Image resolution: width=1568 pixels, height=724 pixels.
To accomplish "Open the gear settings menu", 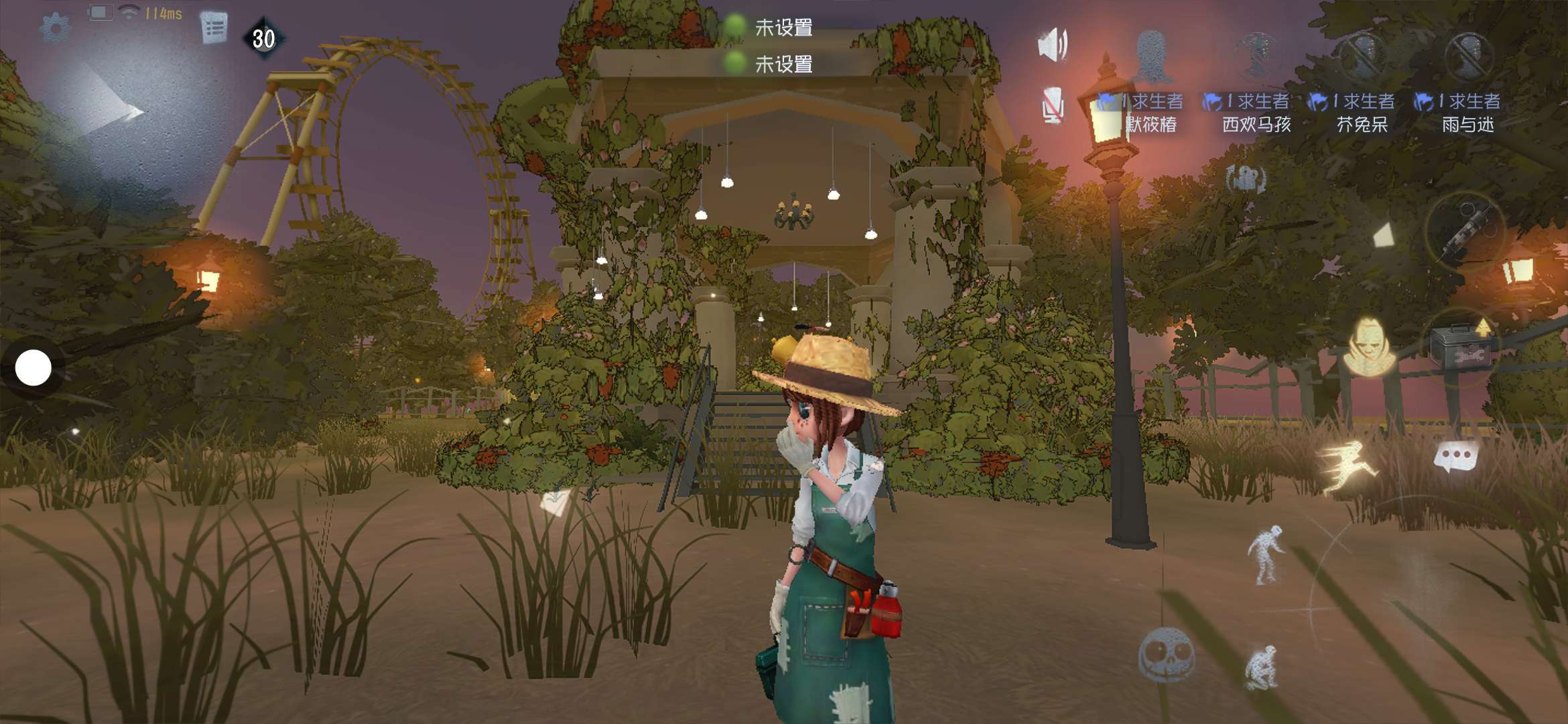I will 56,28.
